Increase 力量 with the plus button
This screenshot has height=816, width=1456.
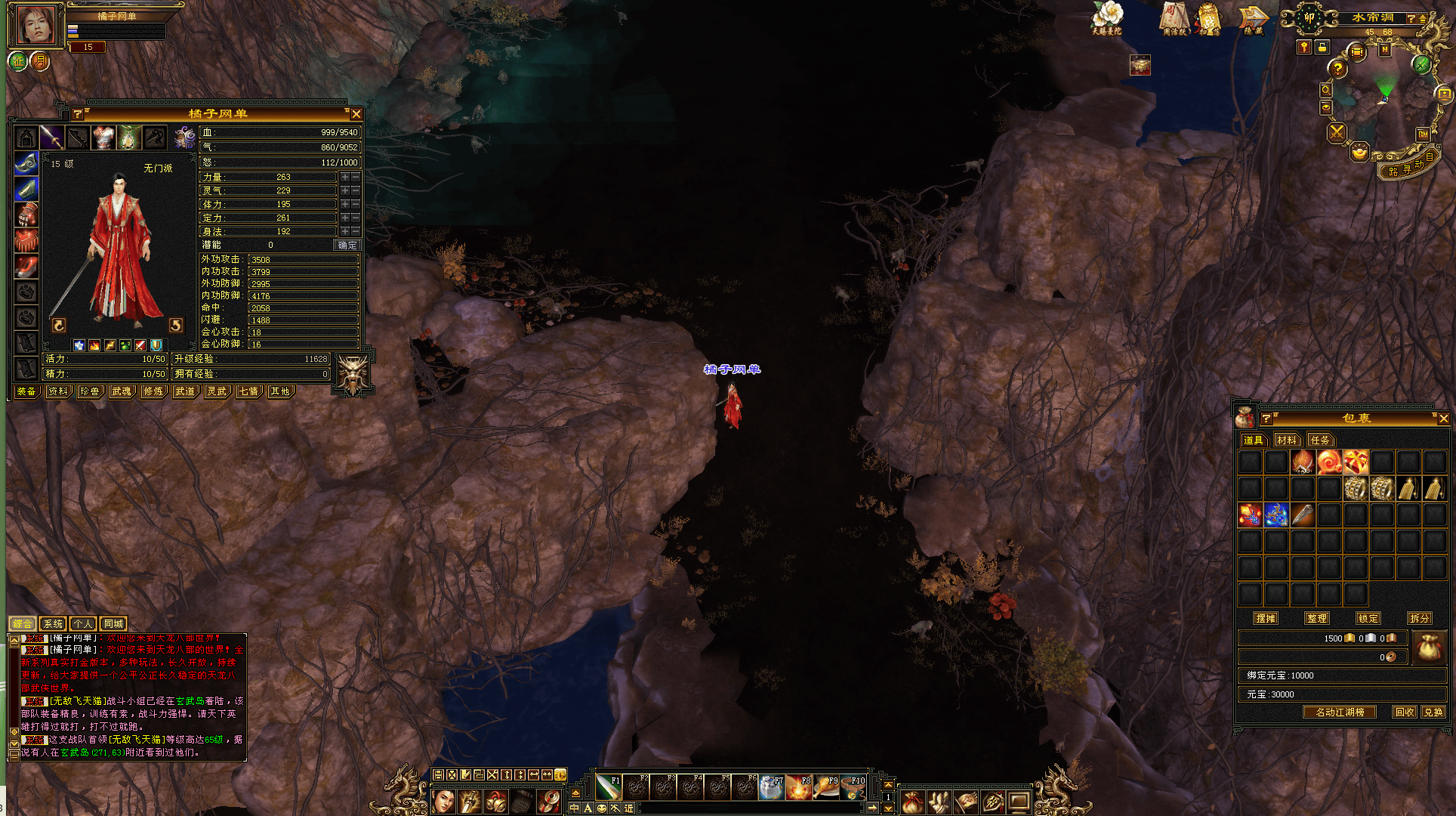pyautogui.click(x=345, y=177)
